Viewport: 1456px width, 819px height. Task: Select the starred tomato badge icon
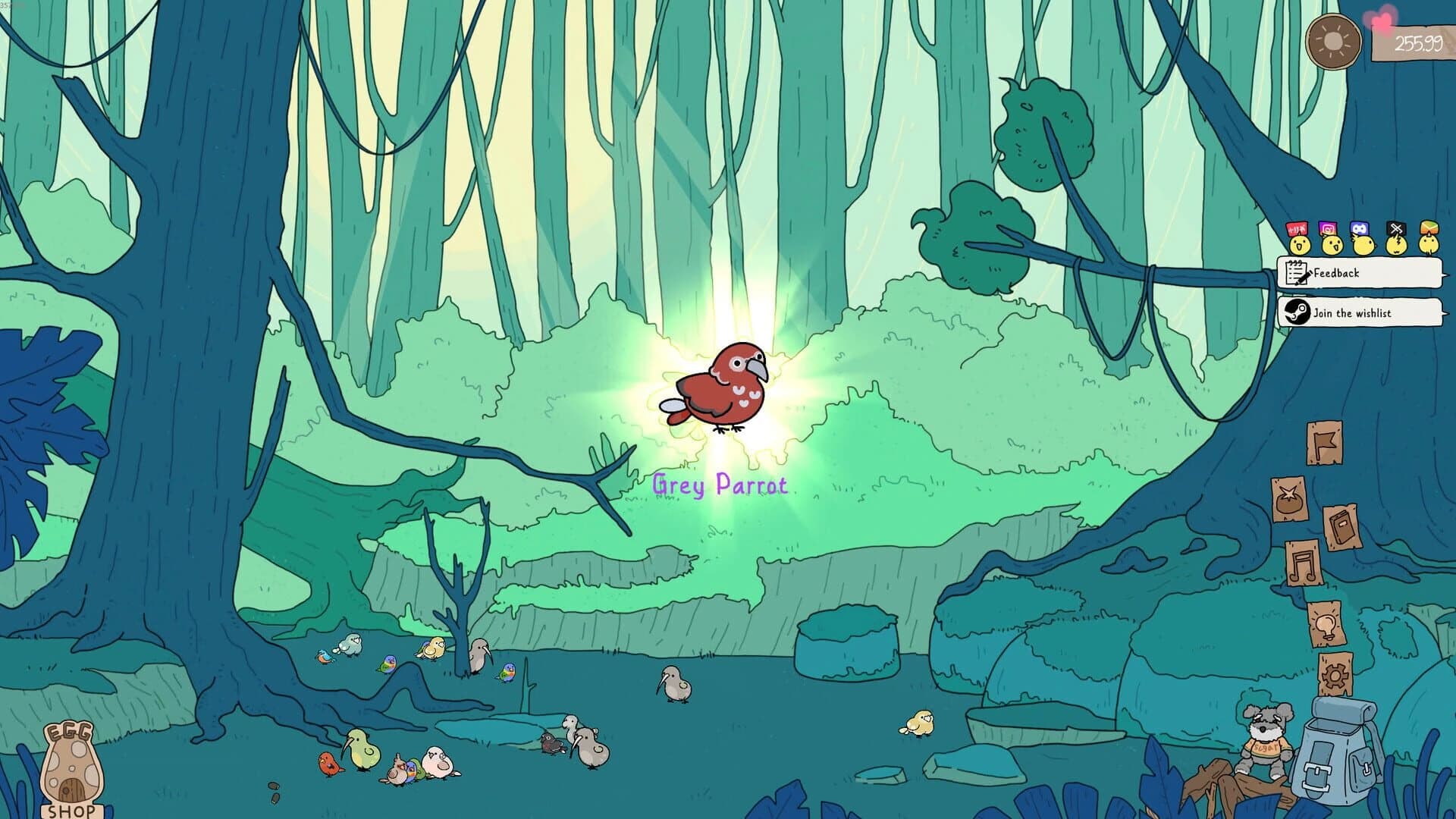coord(1288,497)
